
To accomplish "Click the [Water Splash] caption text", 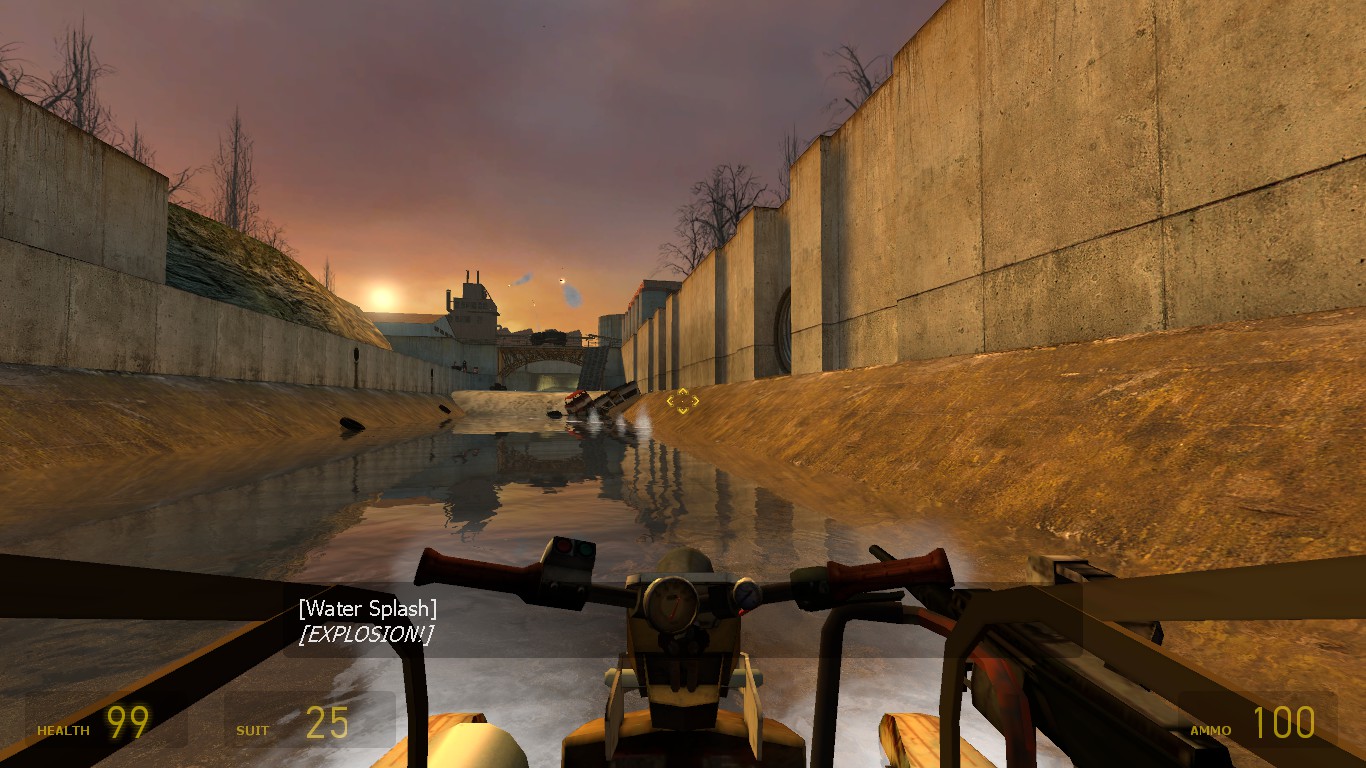I will coord(368,607).
